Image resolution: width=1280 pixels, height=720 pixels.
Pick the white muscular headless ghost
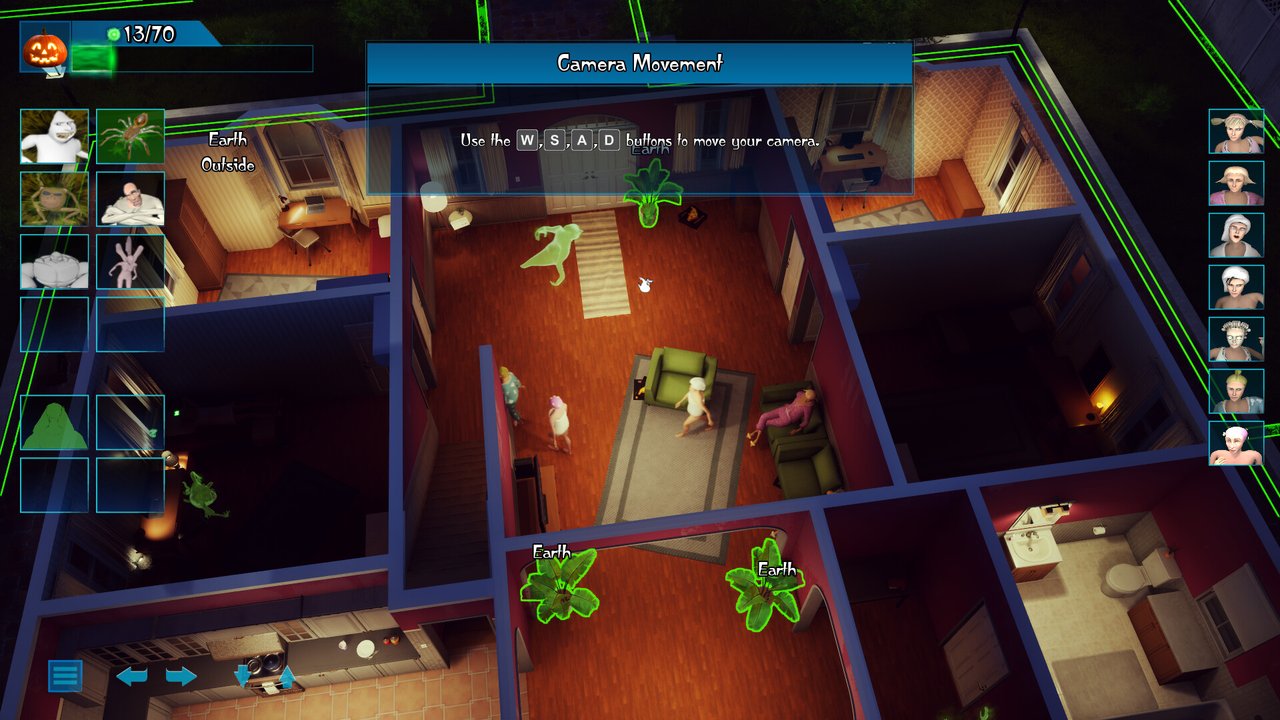[54, 262]
